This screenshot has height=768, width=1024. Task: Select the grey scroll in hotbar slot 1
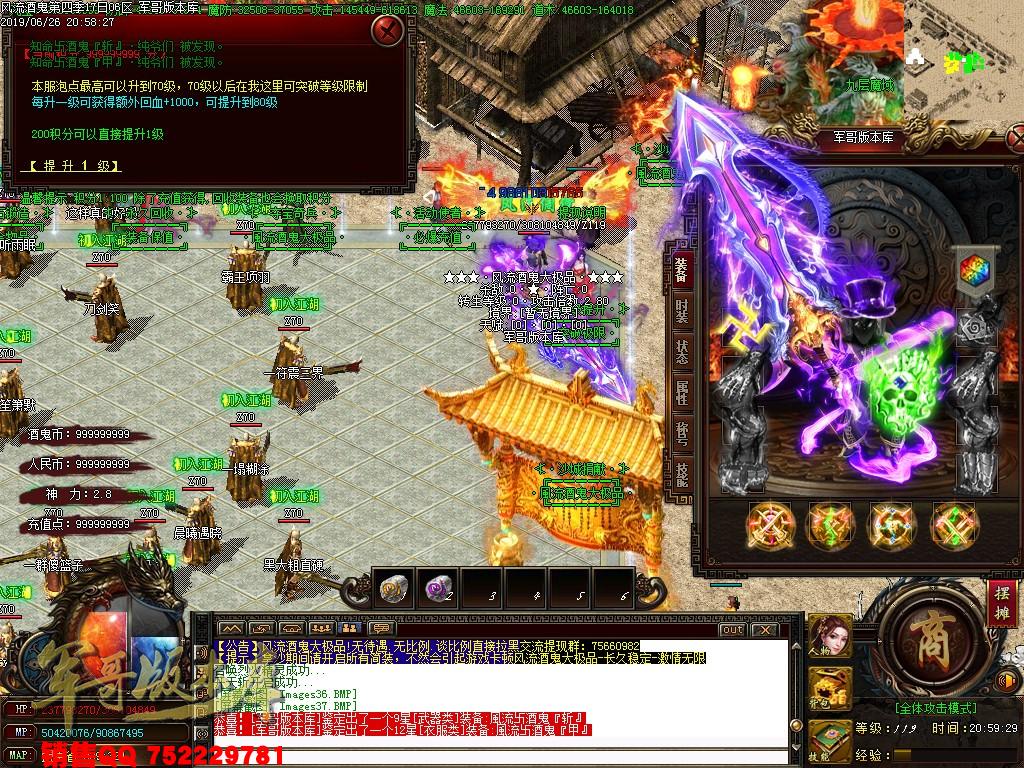coord(391,589)
